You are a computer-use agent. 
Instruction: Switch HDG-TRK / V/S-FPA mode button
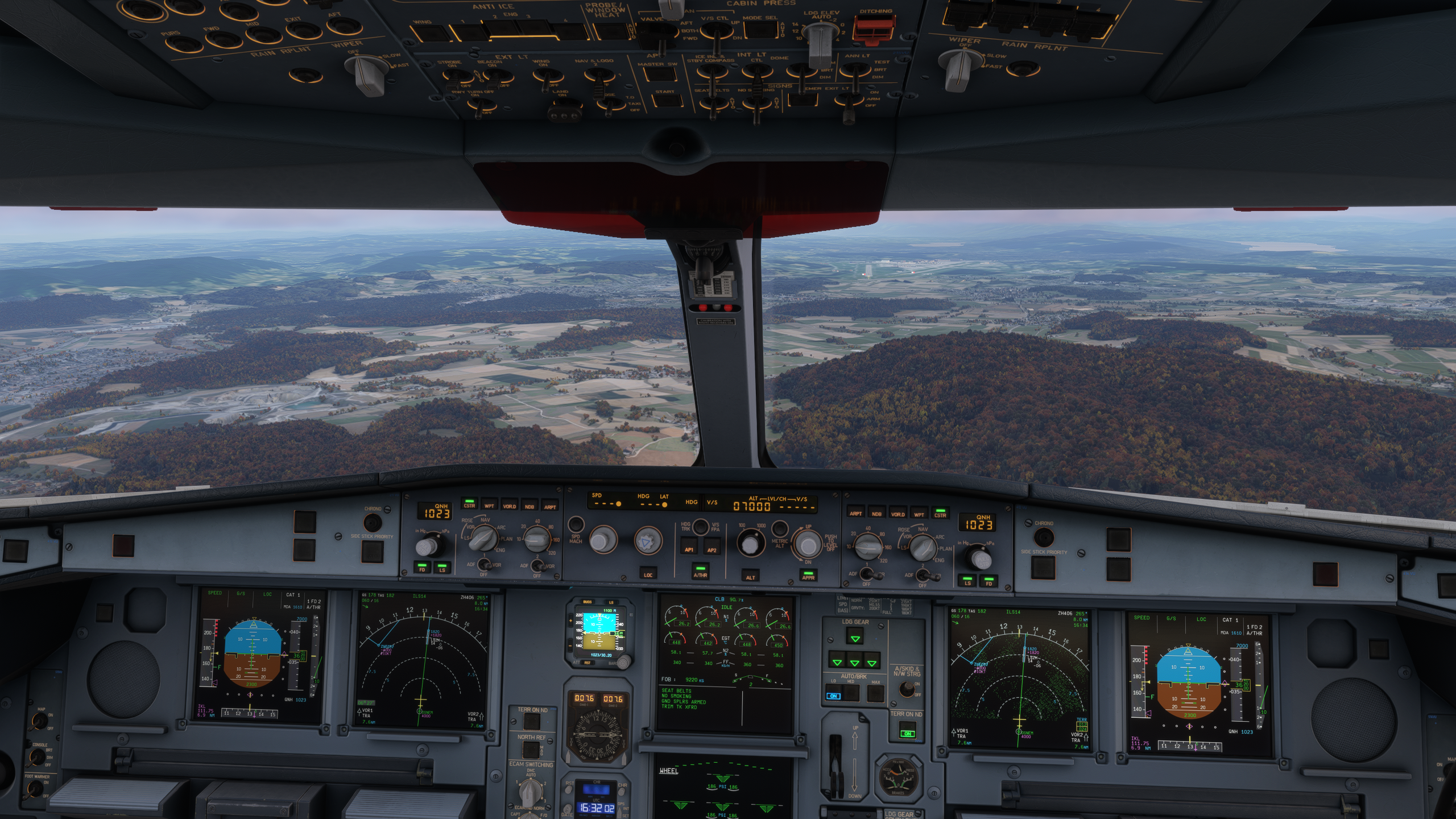tap(700, 527)
